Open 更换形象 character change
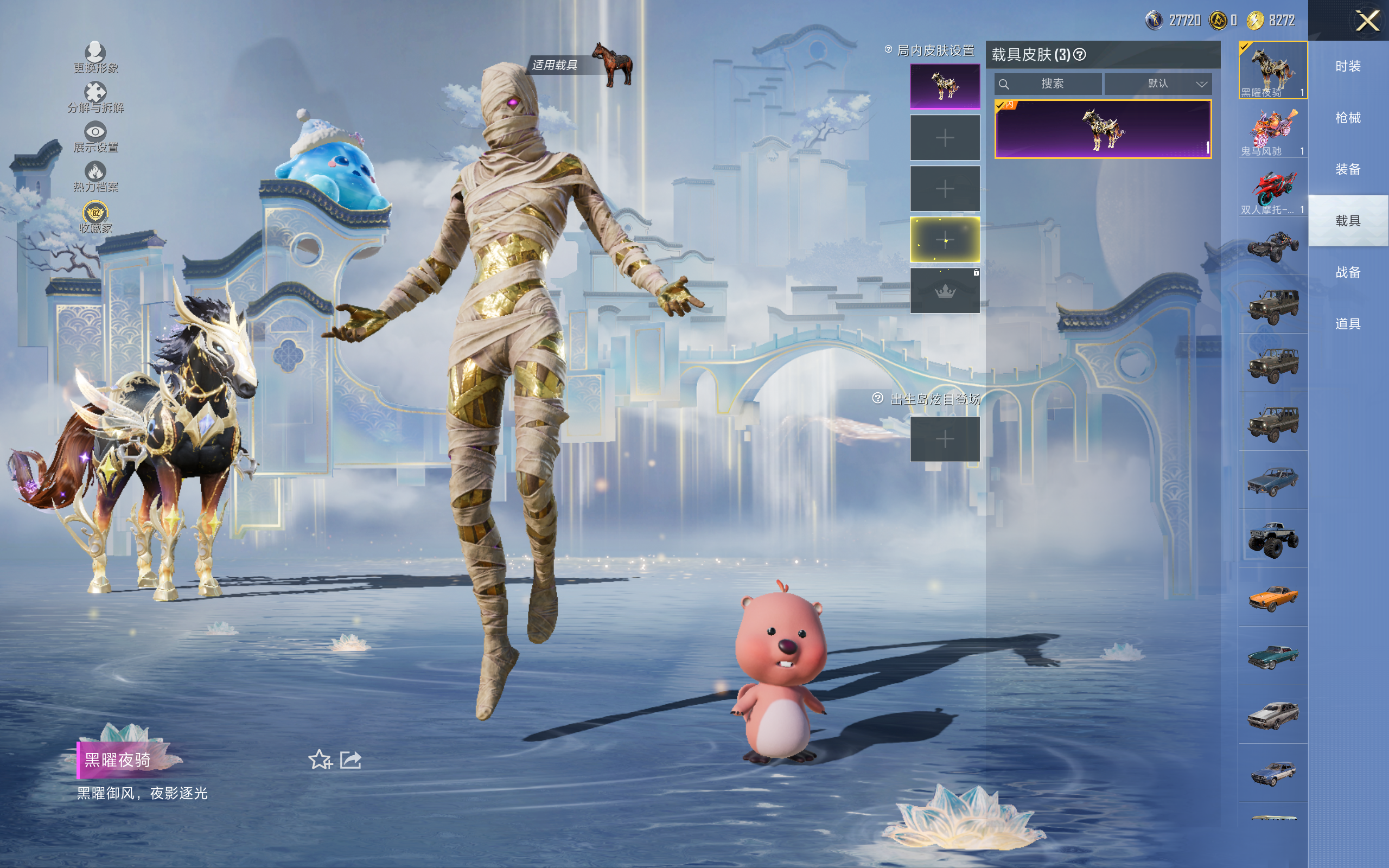Viewport: 1389px width, 868px height. click(95, 58)
